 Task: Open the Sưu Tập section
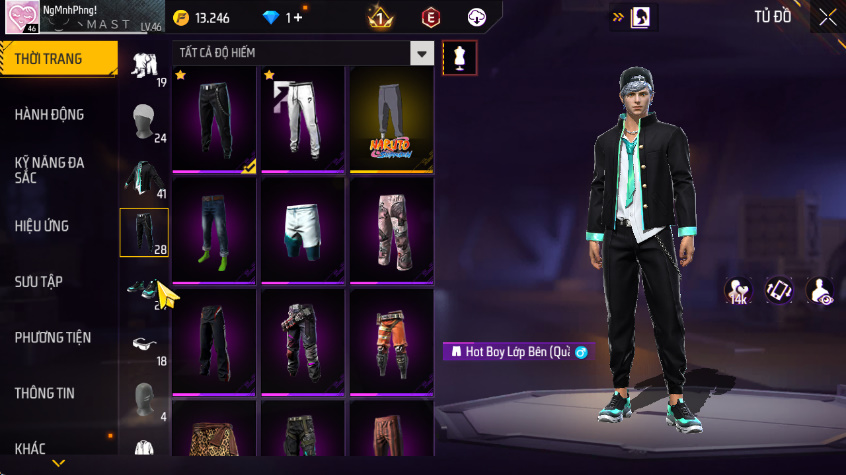[39, 282]
